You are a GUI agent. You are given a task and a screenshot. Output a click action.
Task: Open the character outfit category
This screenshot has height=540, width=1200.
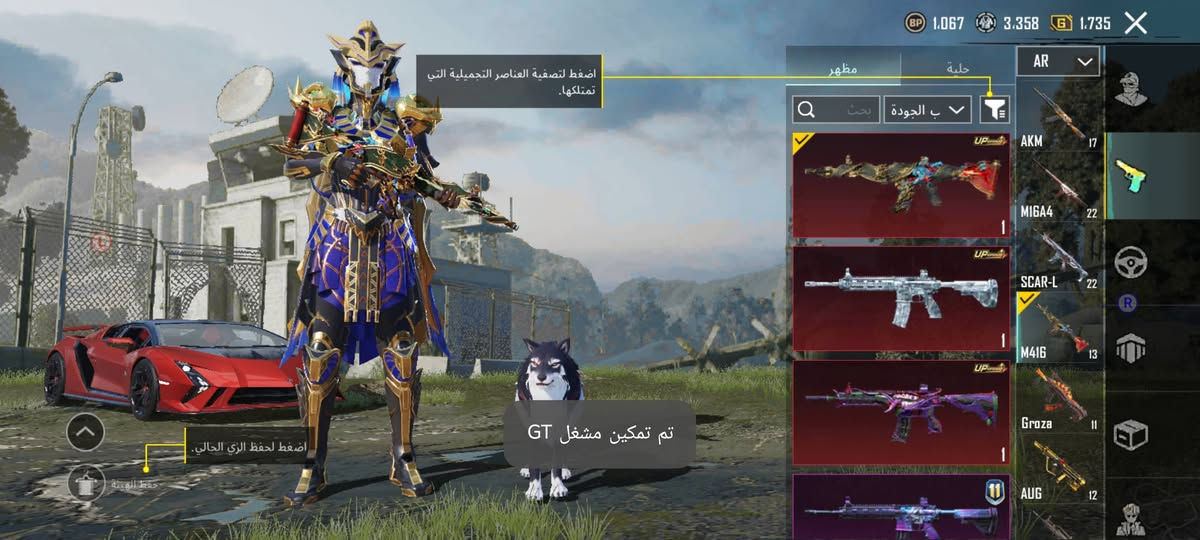pyautogui.click(x=1131, y=90)
